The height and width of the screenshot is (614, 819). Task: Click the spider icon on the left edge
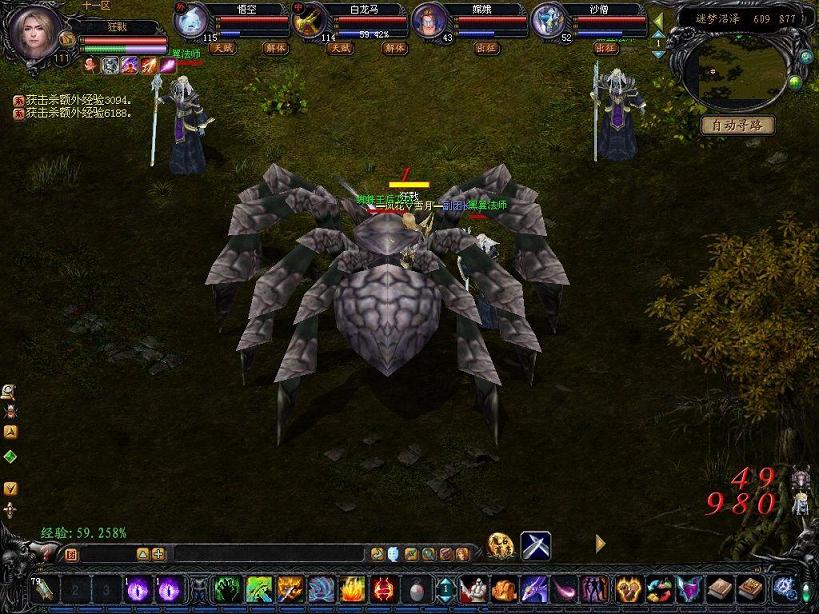10,410
